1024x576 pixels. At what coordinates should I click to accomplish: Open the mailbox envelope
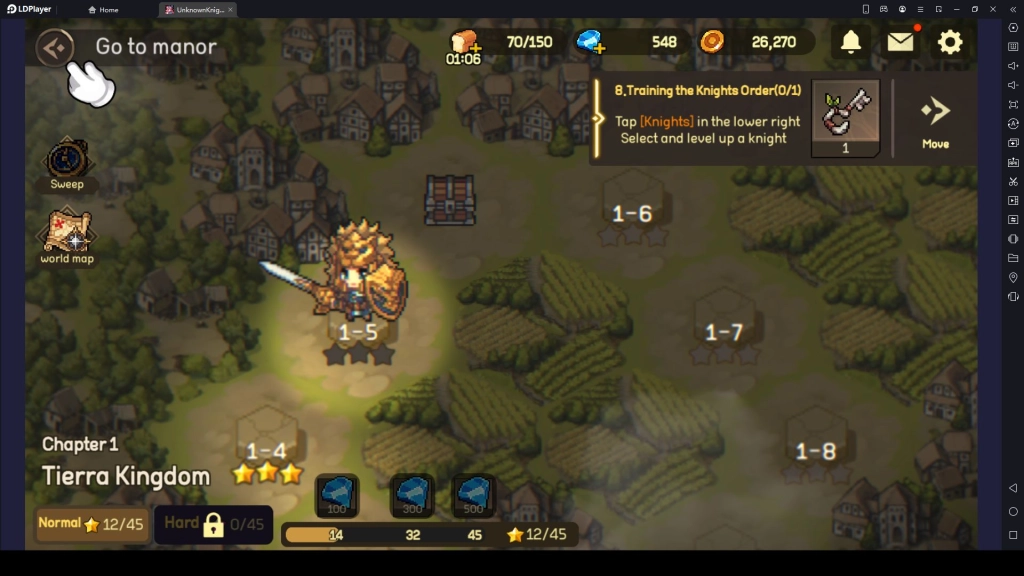tap(900, 42)
